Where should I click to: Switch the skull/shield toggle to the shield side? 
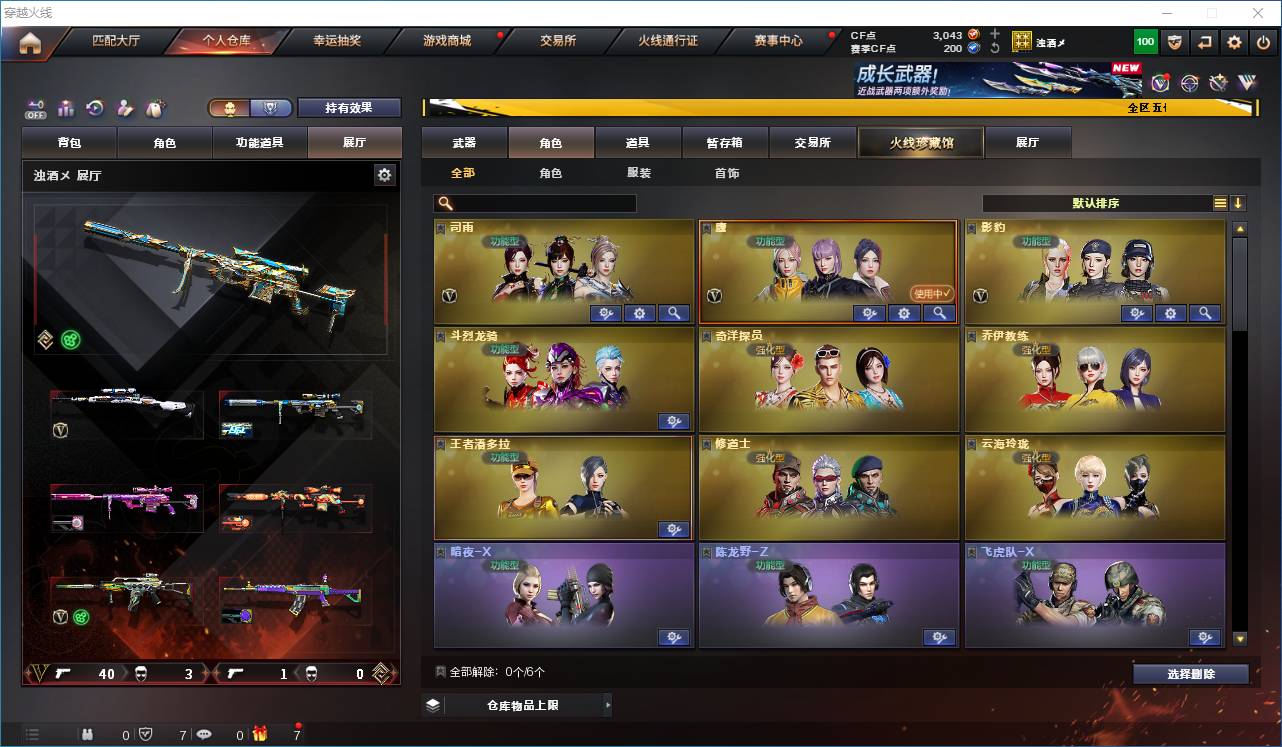[x=270, y=106]
